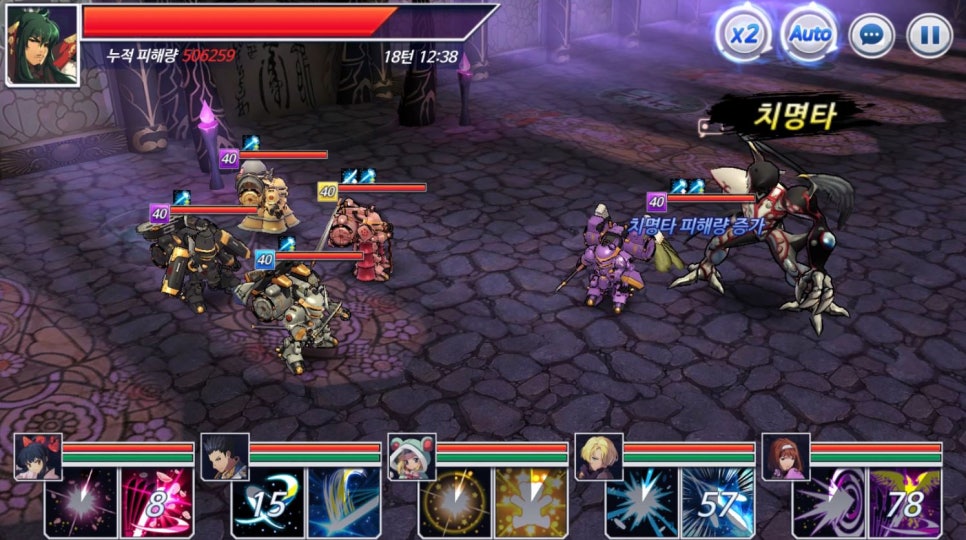Pause the battle
This screenshot has height=540, width=966.
(x=929, y=36)
